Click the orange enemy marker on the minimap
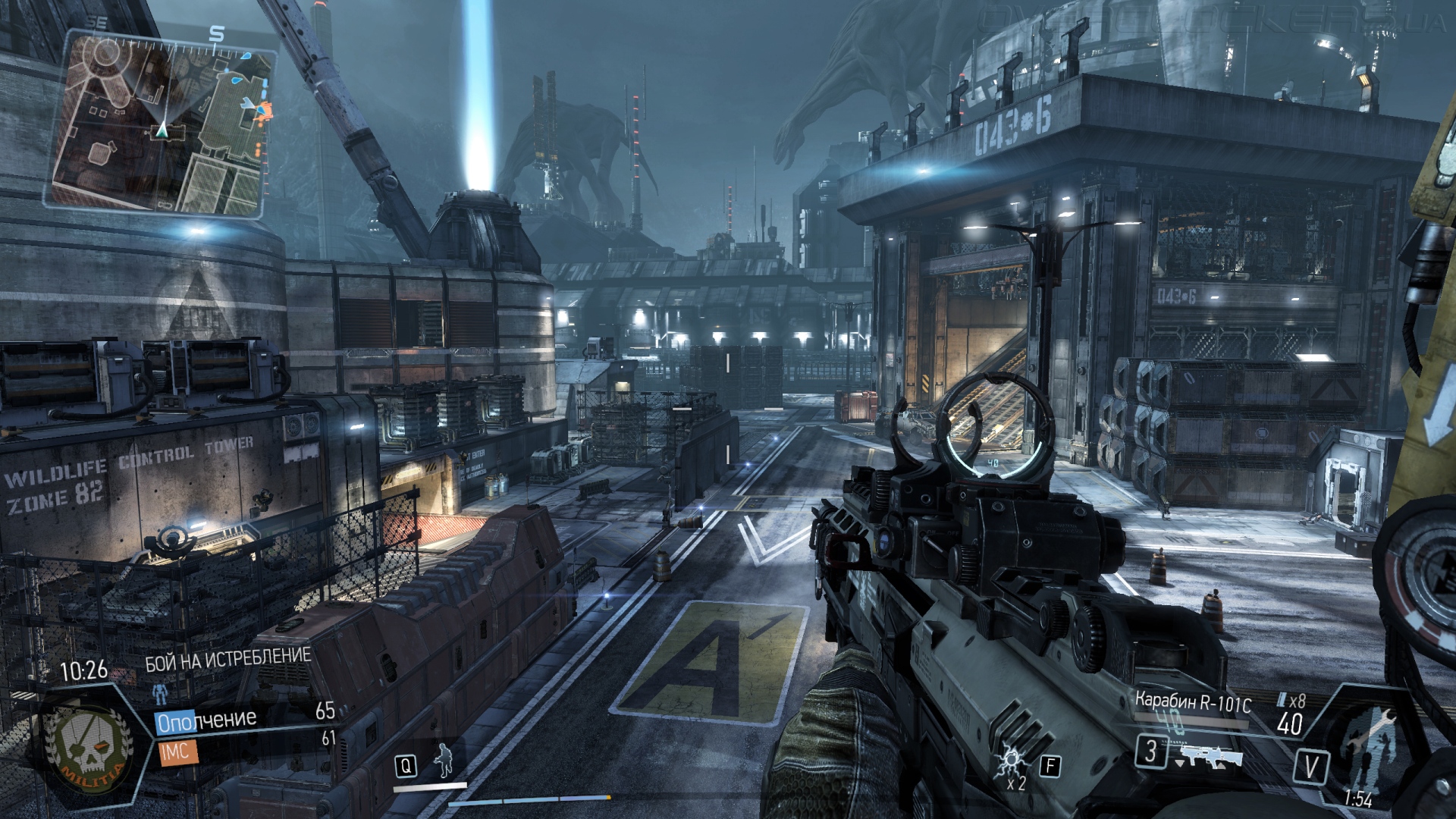The width and height of the screenshot is (1456, 819). [x=262, y=111]
